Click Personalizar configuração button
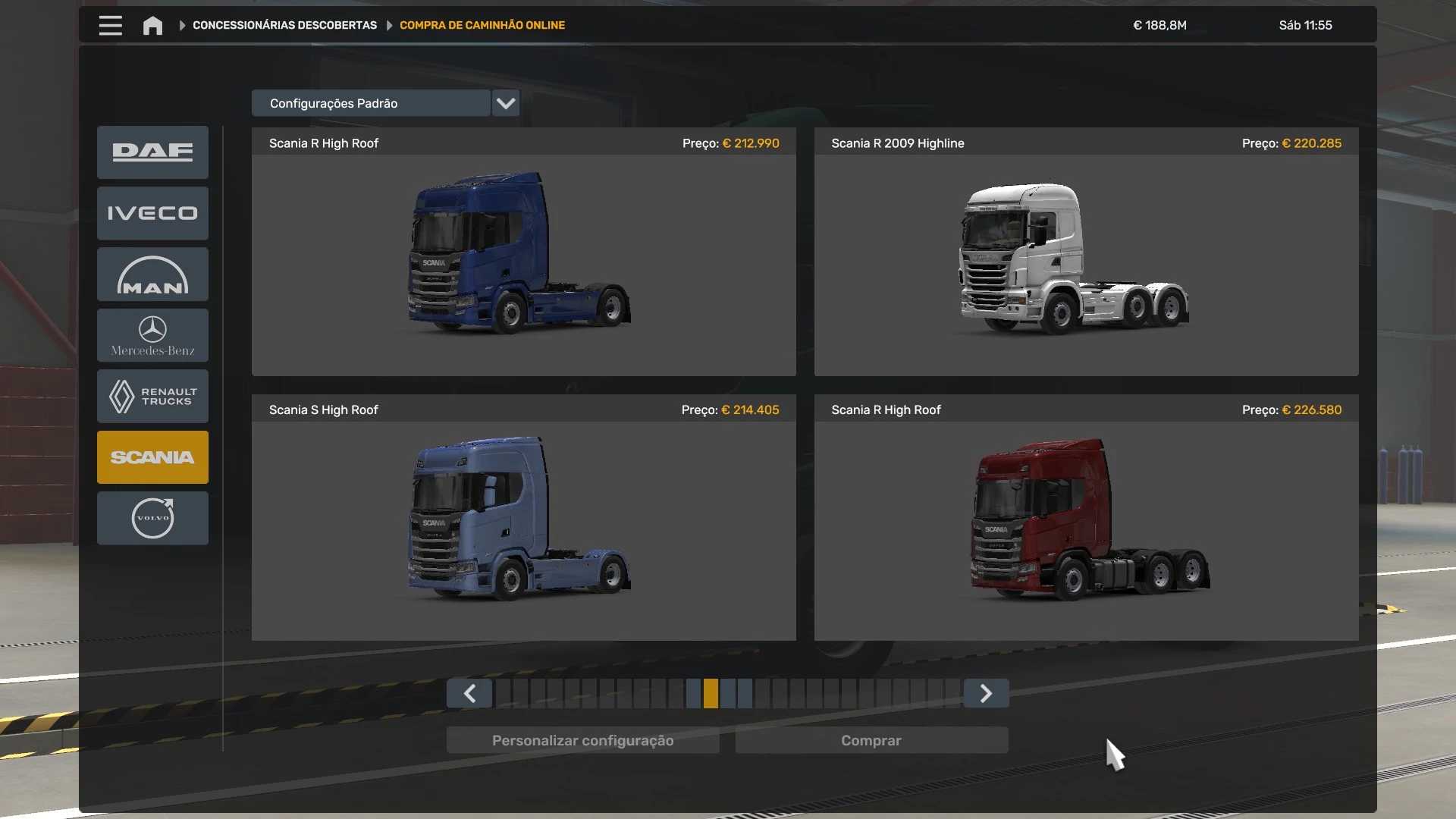The width and height of the screenshot is (1456, 819). click(x=582, y=740)
